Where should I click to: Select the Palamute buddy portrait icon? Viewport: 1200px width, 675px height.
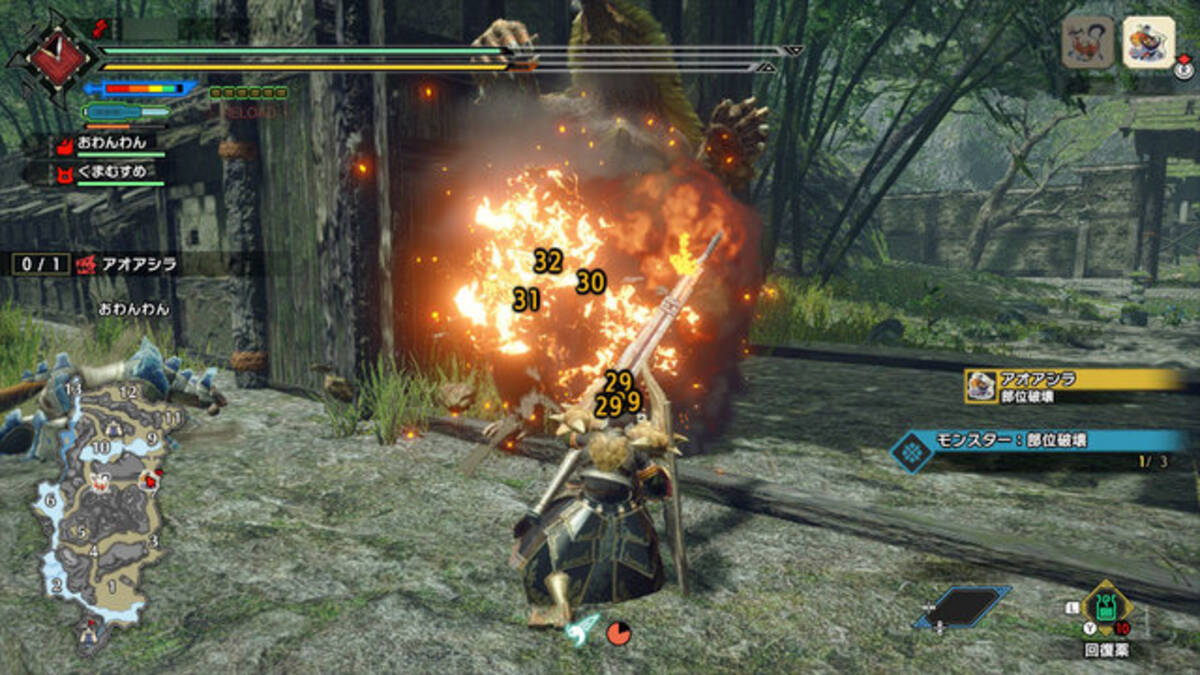coord(1087,42)
